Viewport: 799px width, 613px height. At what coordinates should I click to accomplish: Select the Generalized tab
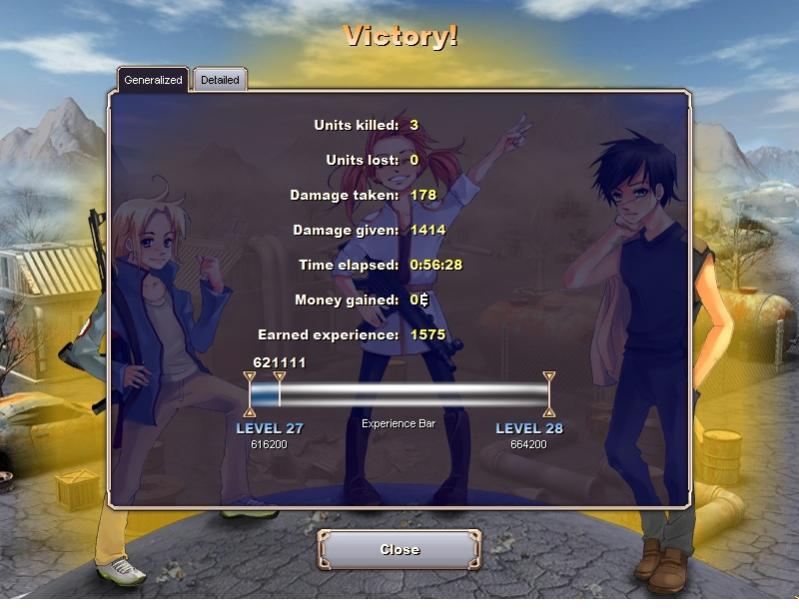(x=153, y=80)
